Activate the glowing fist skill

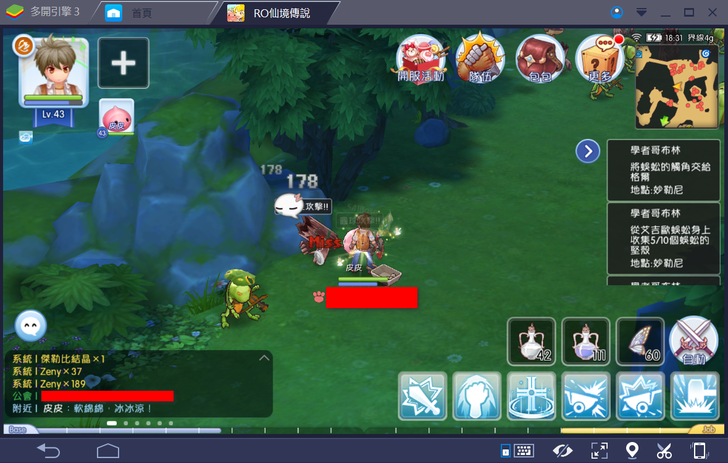coord(477,396)
